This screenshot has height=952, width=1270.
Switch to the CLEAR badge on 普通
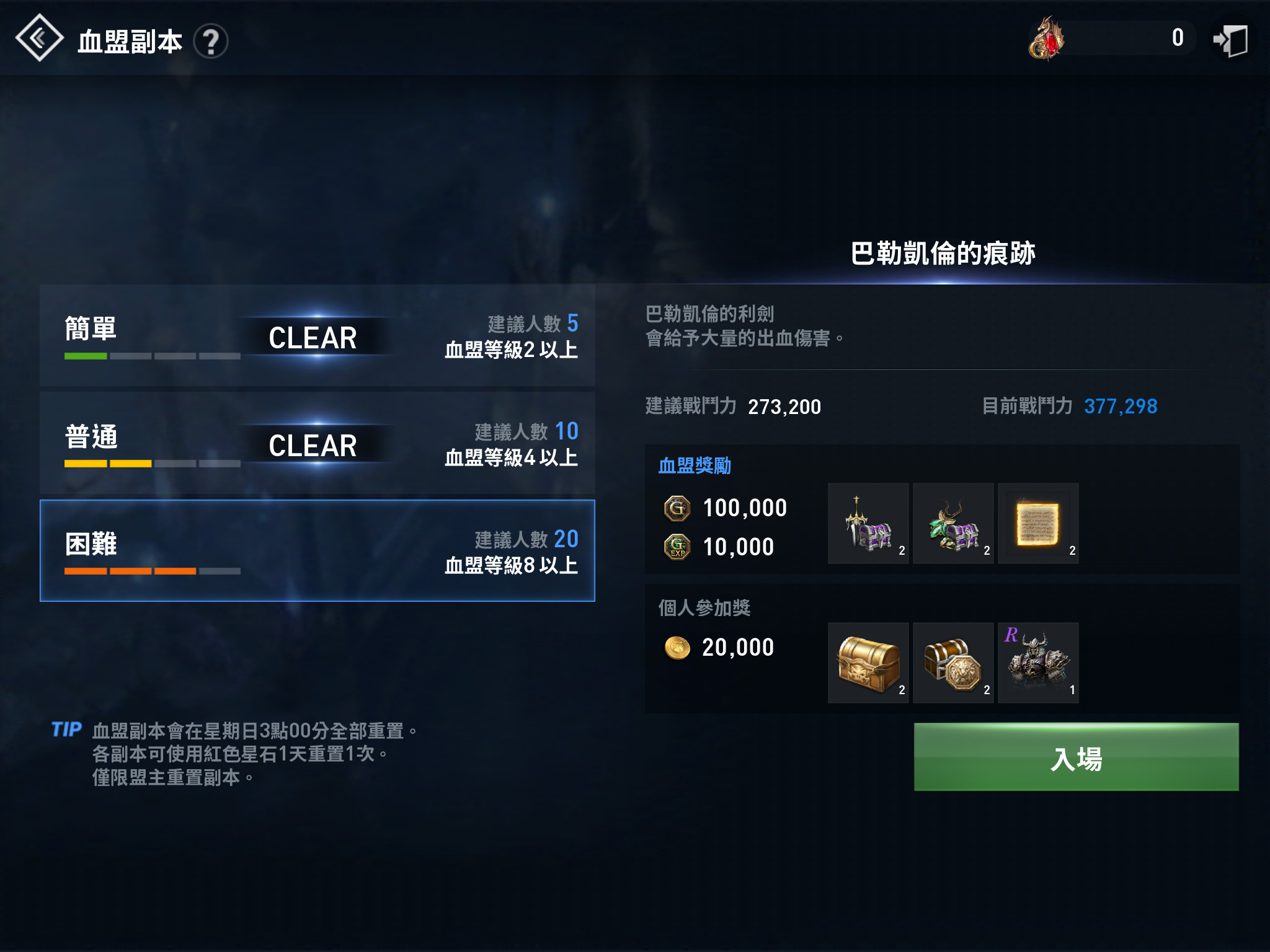point(312,444)
